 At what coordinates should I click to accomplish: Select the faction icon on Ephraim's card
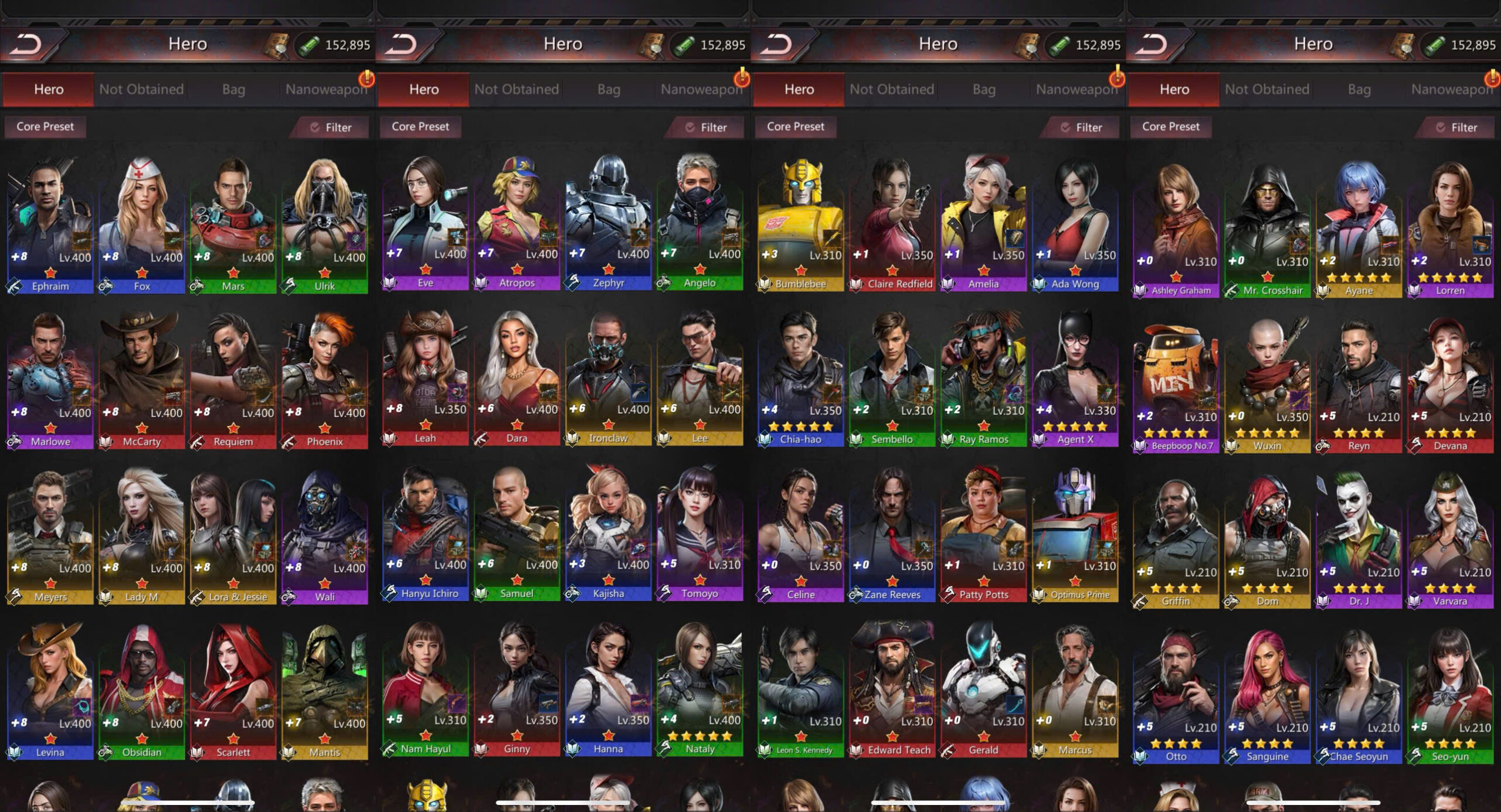coord(14,287)
